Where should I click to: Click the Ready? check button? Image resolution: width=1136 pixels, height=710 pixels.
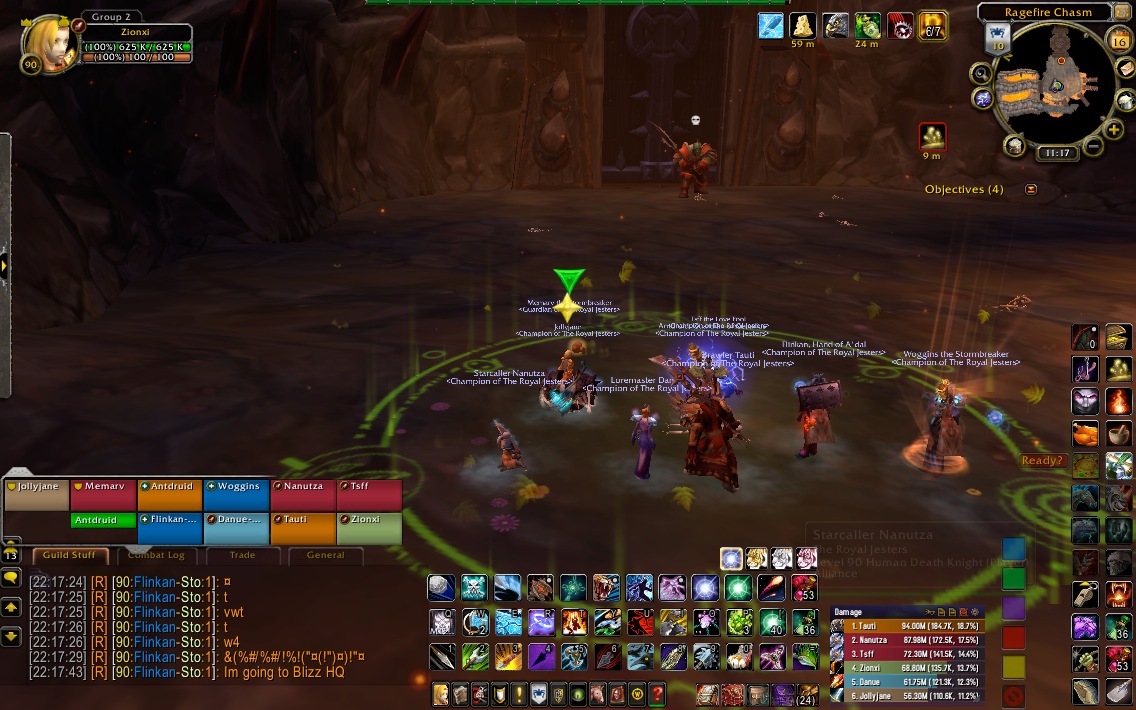(x=1042, y=461)
